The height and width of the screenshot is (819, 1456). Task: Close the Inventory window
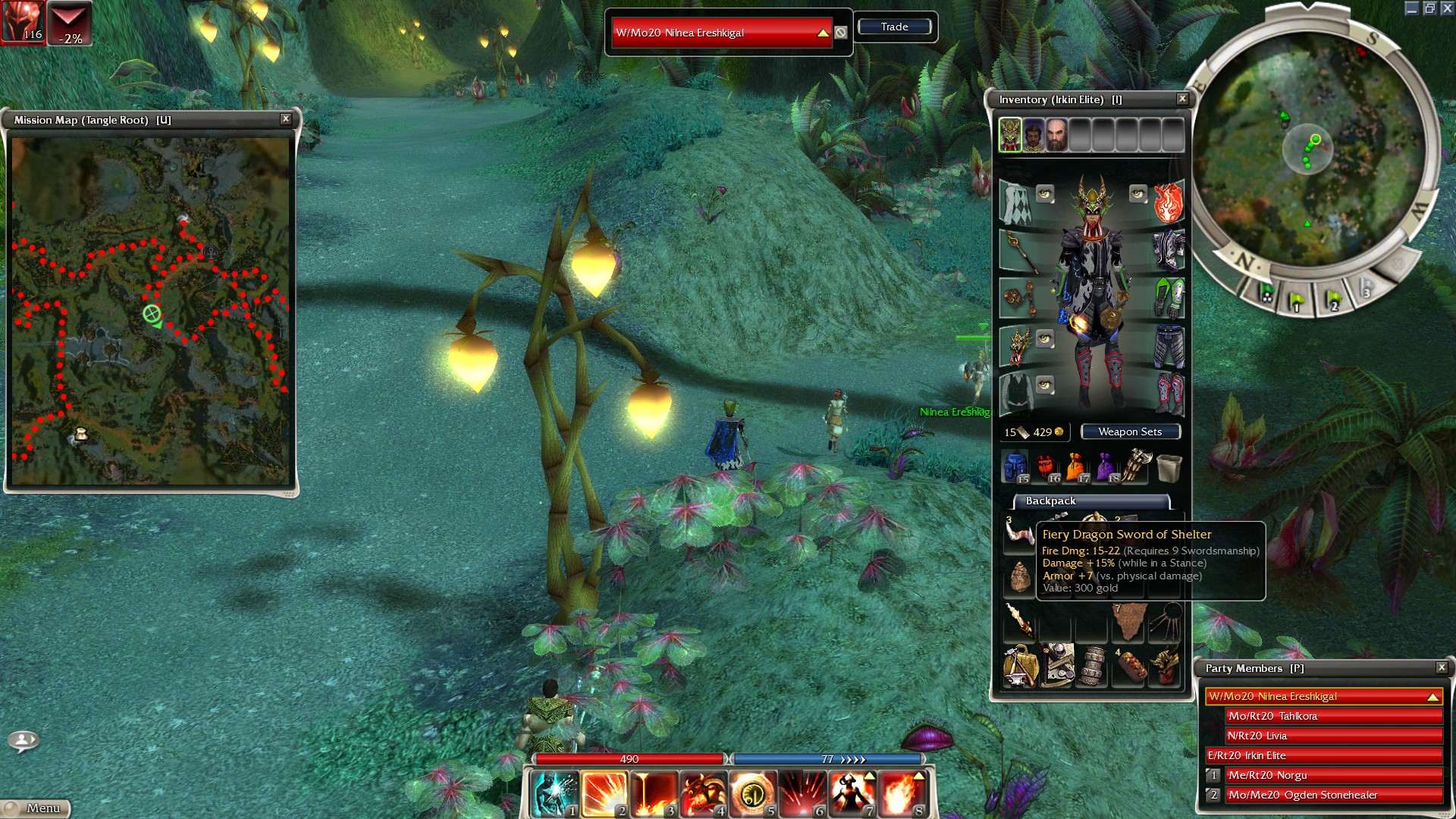[1181, 99]
